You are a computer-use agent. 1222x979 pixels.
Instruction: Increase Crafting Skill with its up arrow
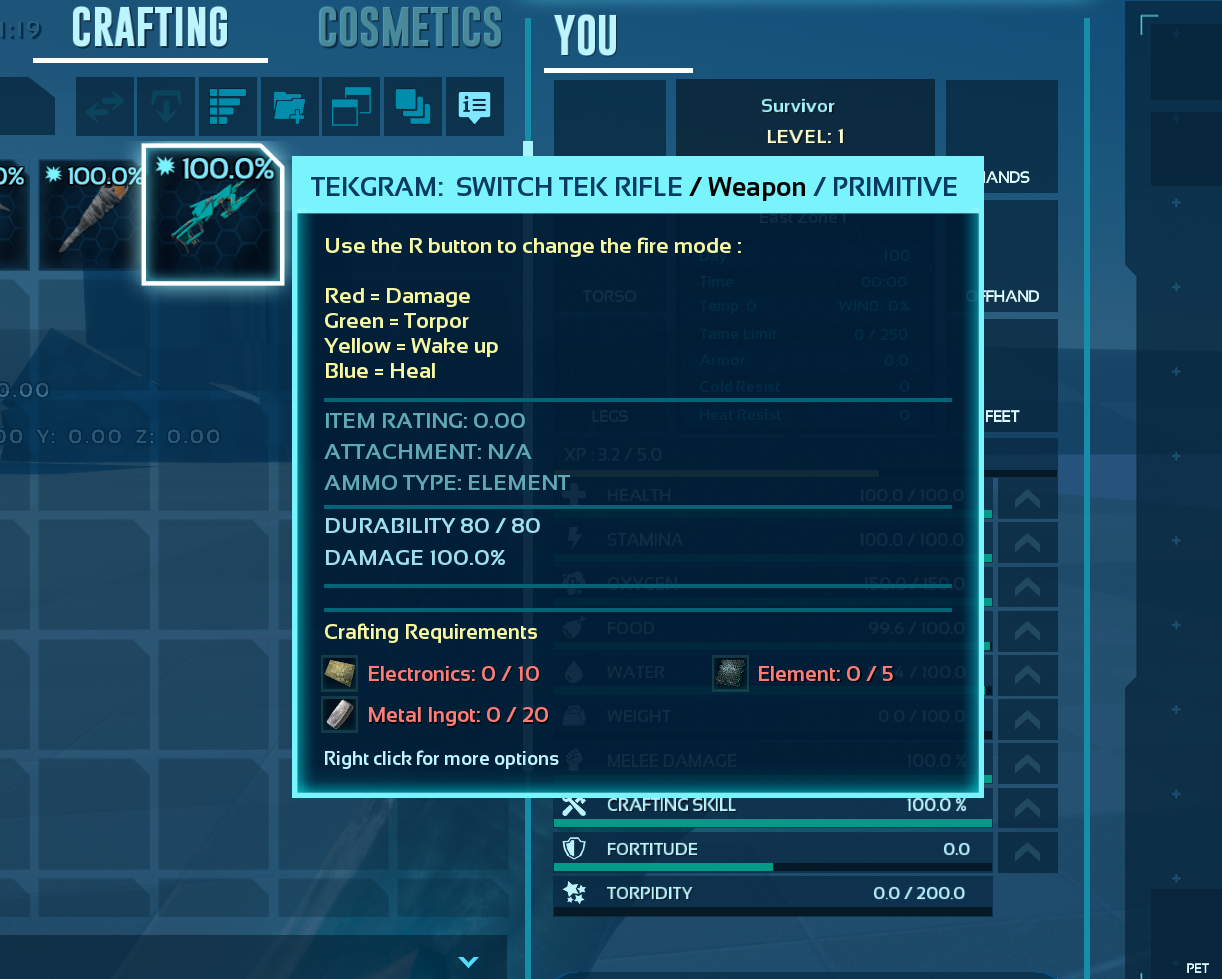(x=1027, y=807)
